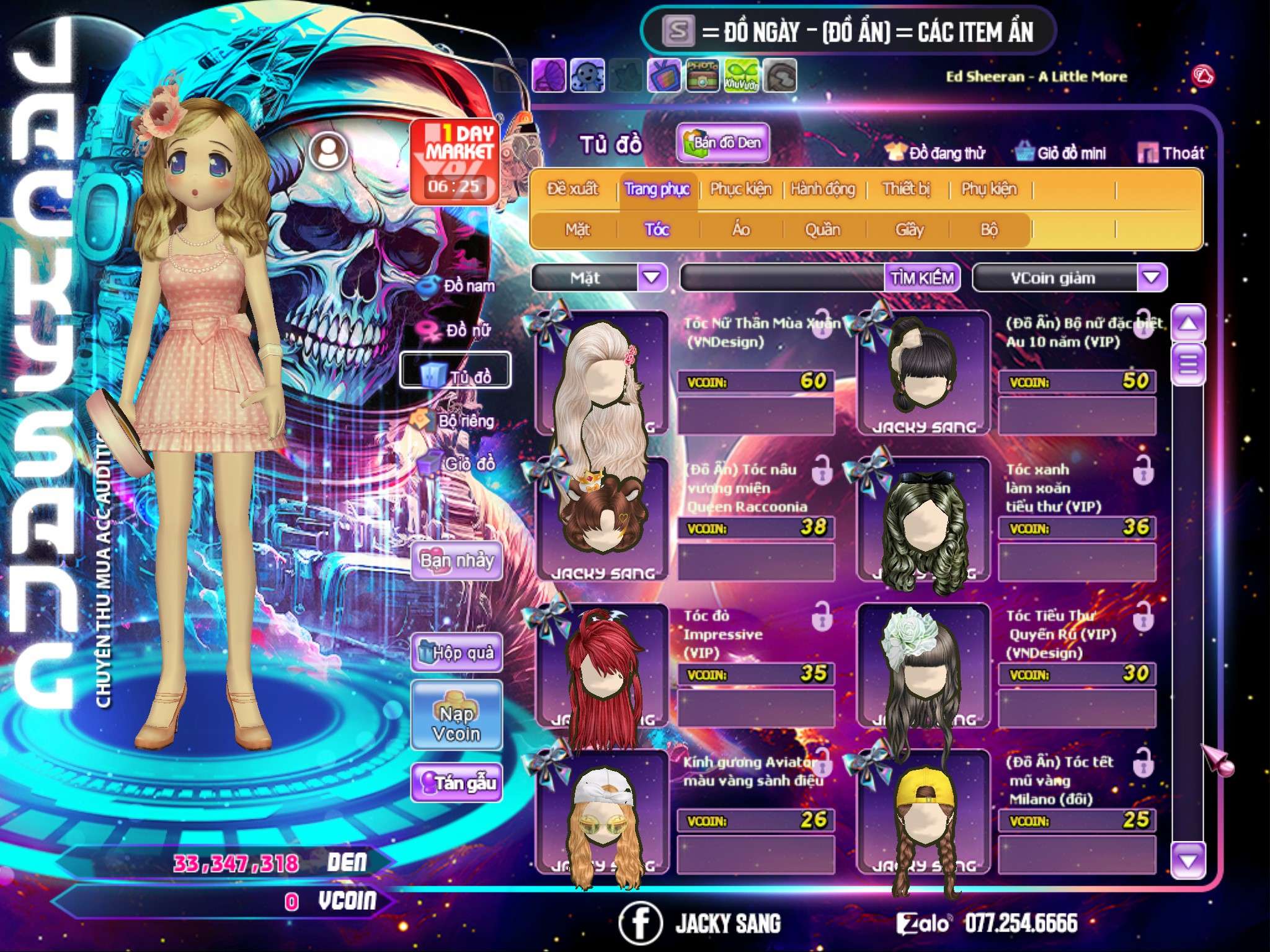
Task: Choose the Áo clothing subcategory
Action: (x=740, y=230)
